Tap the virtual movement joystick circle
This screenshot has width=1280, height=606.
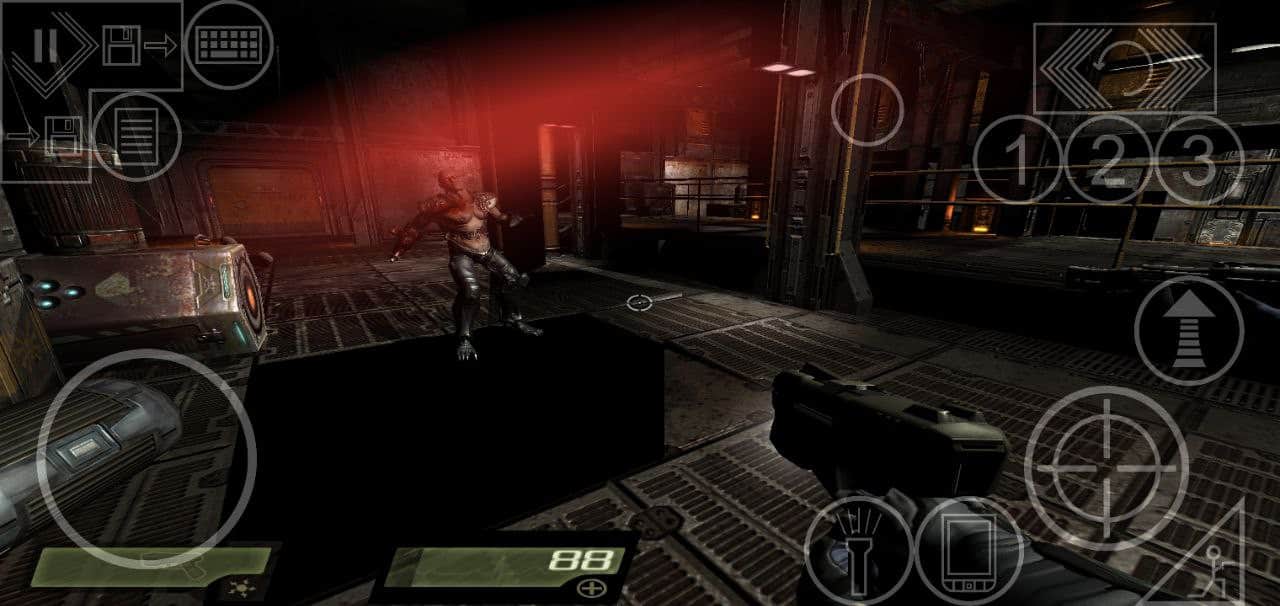point(146,459)
